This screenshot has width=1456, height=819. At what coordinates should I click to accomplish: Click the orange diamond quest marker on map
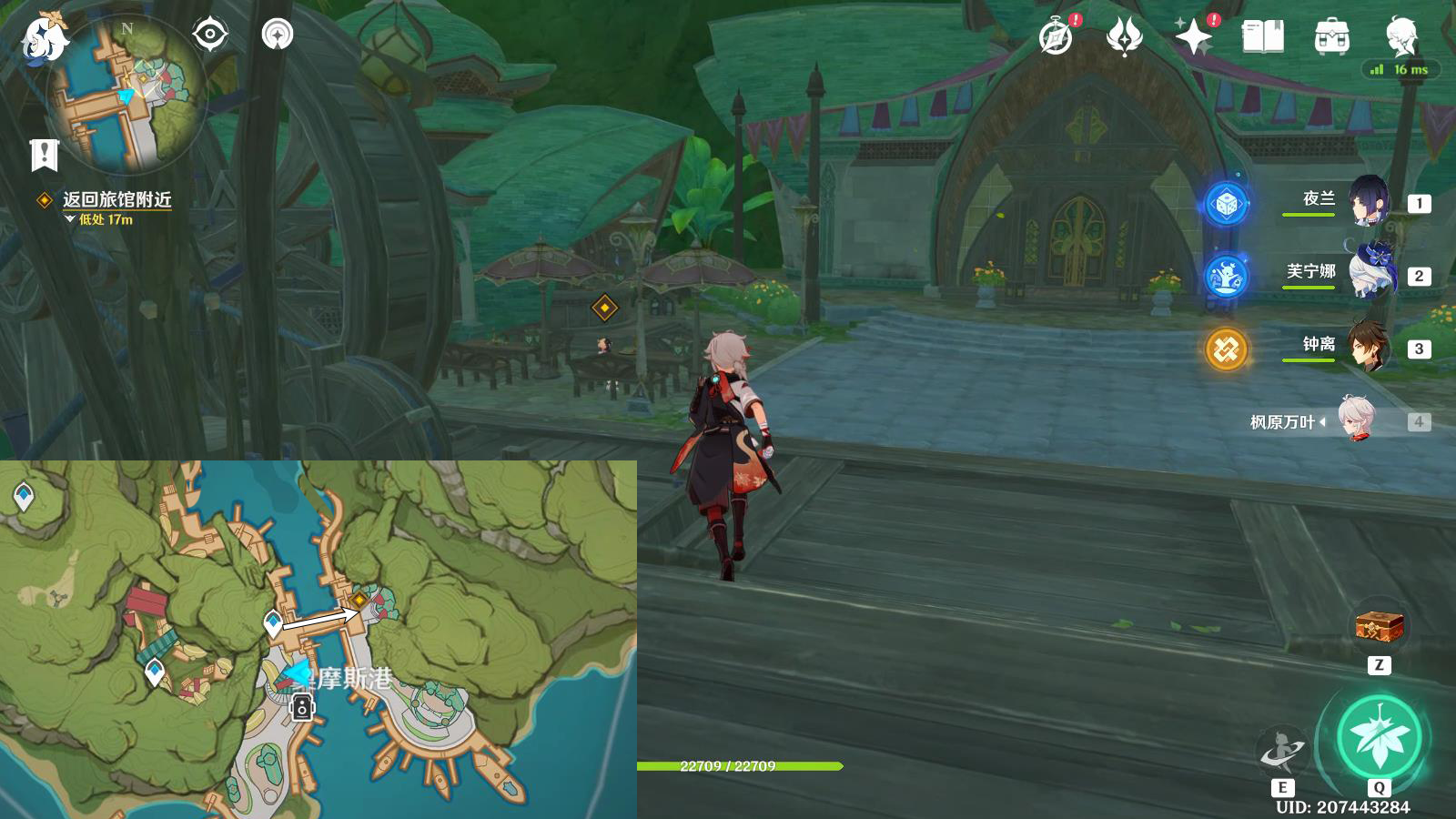pos(359,600)
